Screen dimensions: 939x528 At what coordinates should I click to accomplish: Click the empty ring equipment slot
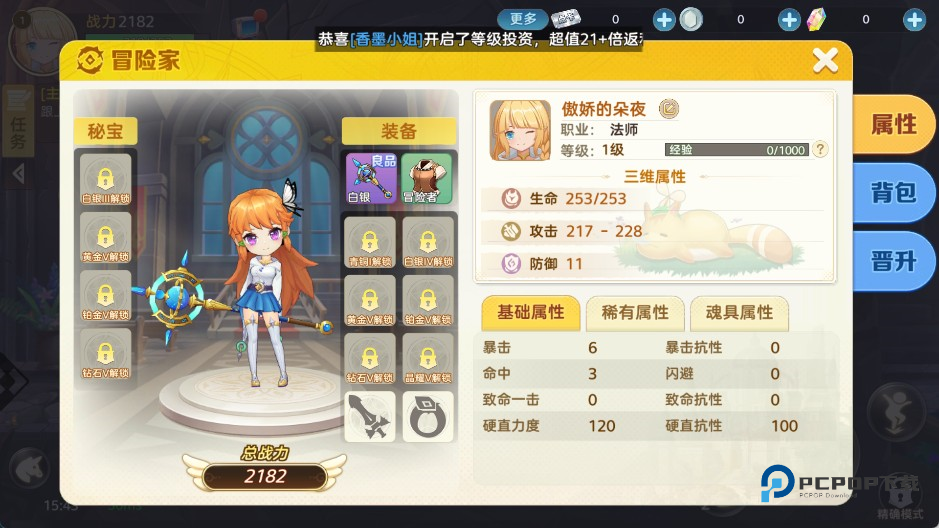[428, 417]
